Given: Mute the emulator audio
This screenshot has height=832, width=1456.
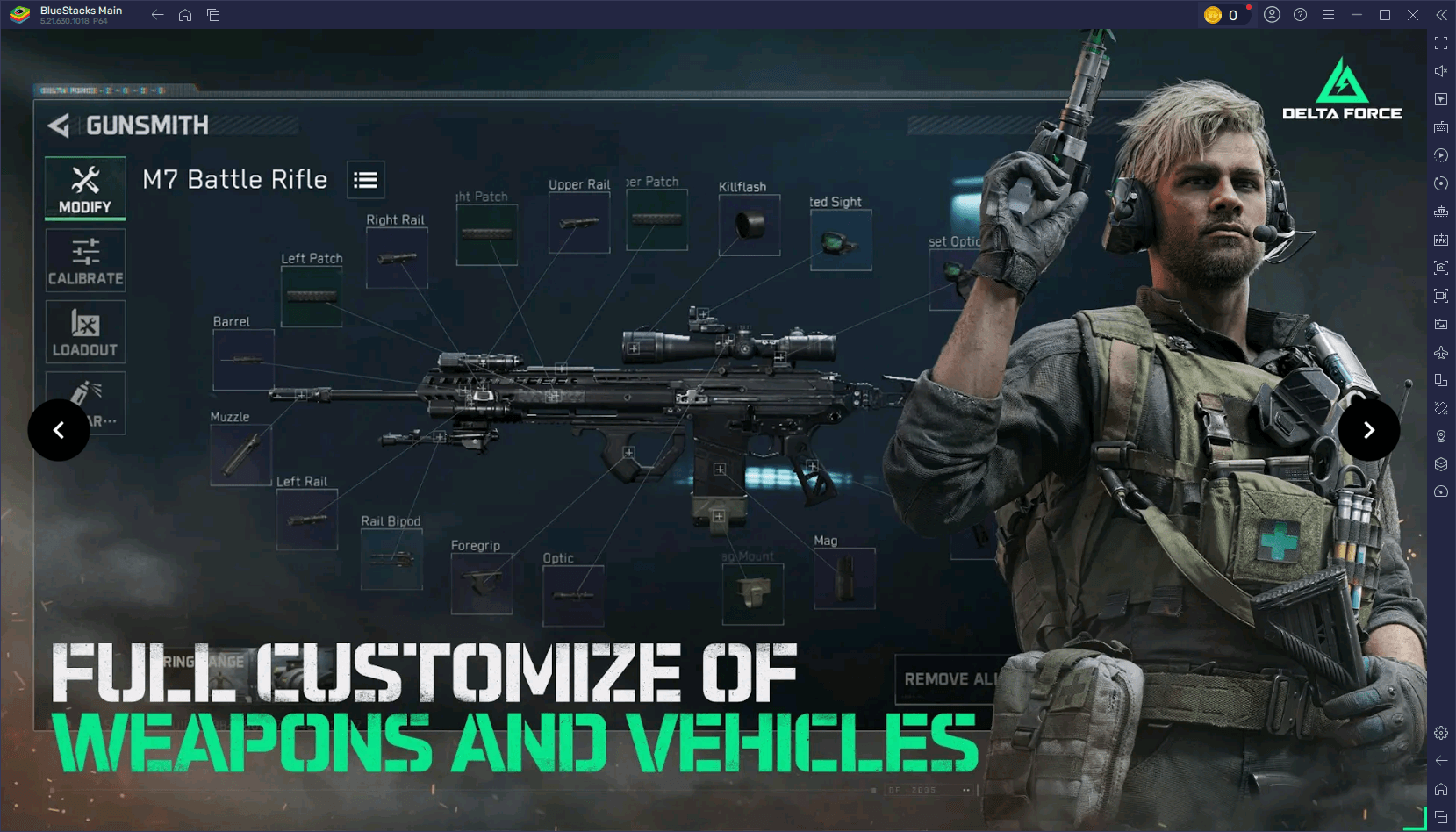Looking at the screenshot, I should click(x=1440, y=70).
